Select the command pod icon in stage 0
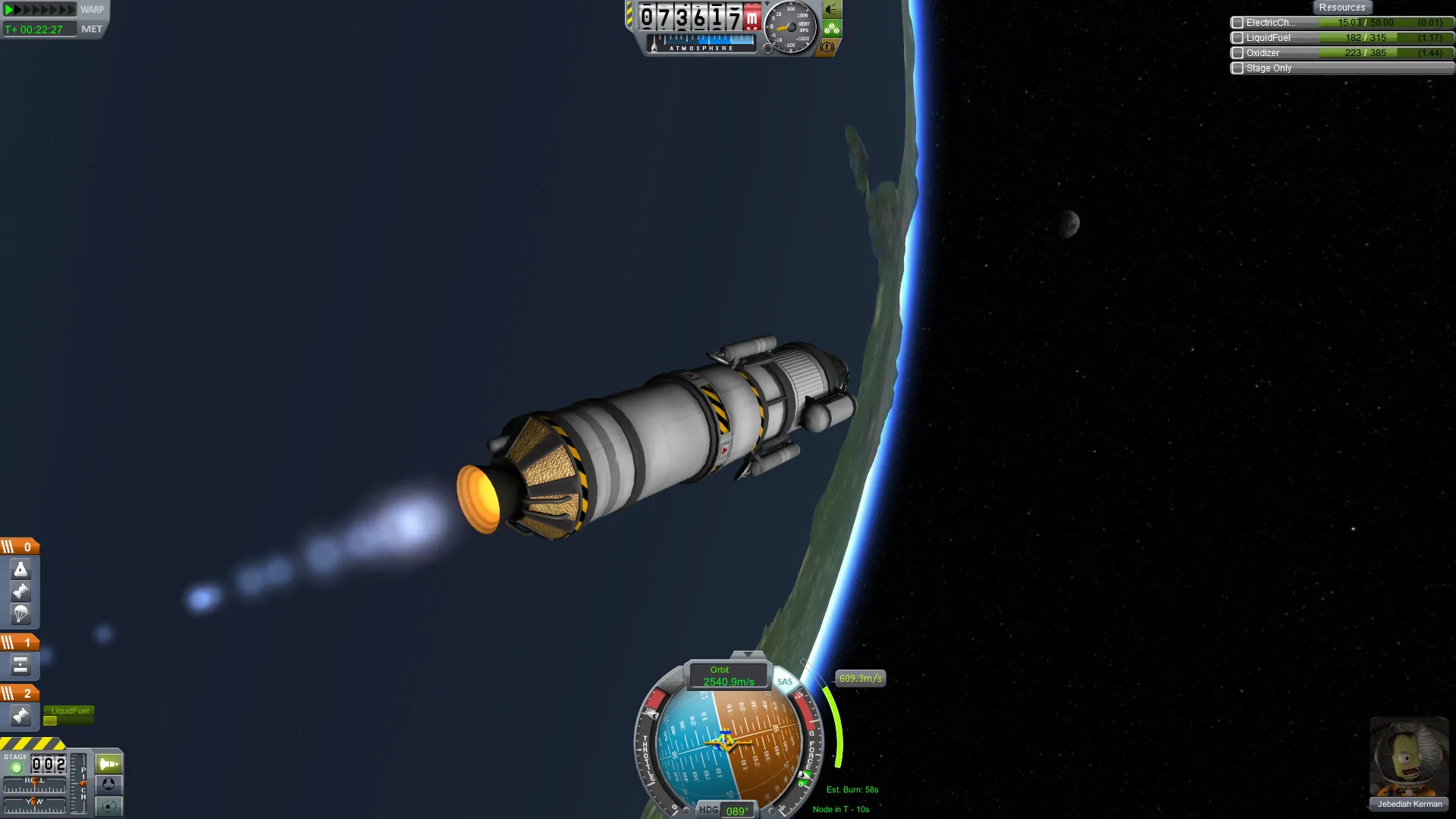Image resolution: width=1456 pixels, height=819 pixels. [x=20, y=569]
